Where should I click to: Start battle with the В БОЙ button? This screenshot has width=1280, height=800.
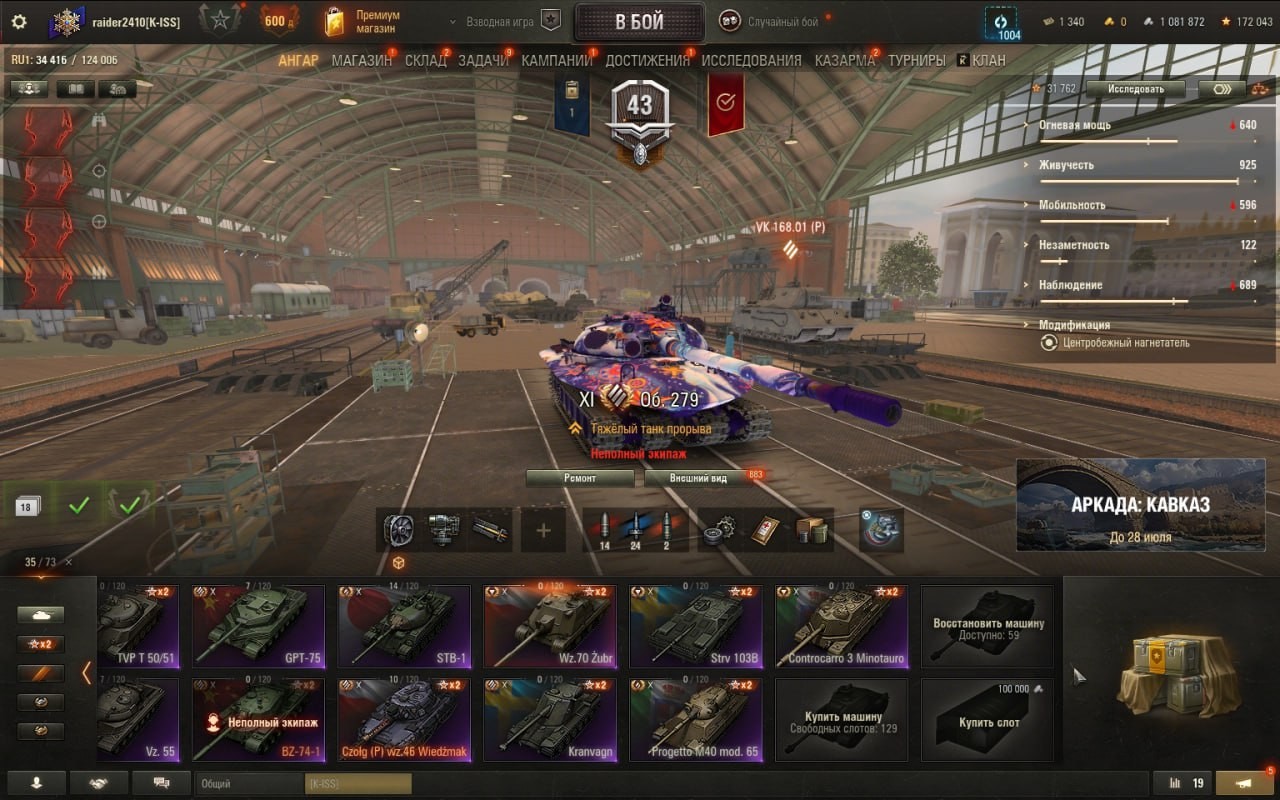[639, 22]
